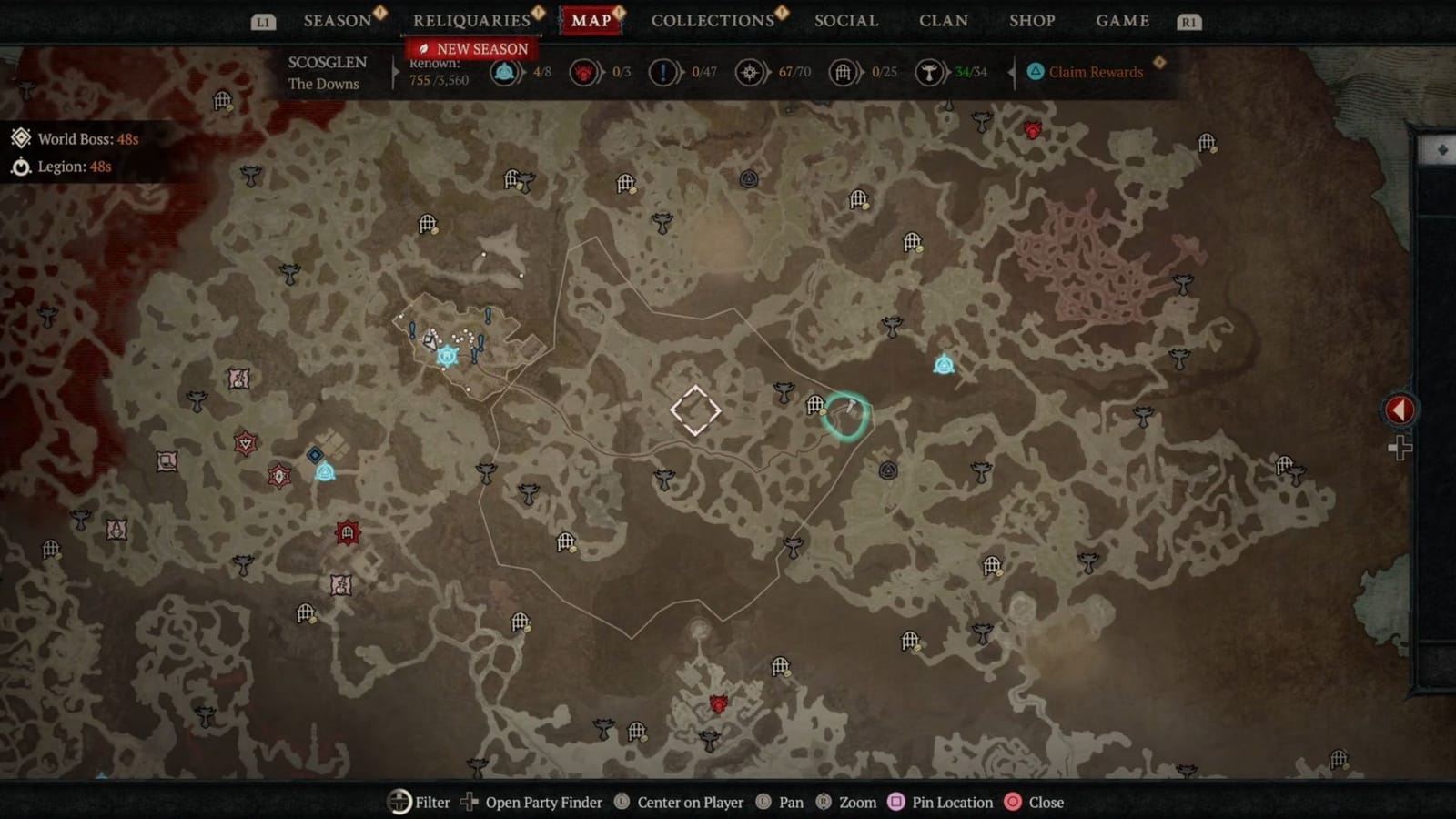Image resolution: width=1456 pixels, height=819 pixels.
Task: Open the SHOP menu
Action: [1031, 19]
